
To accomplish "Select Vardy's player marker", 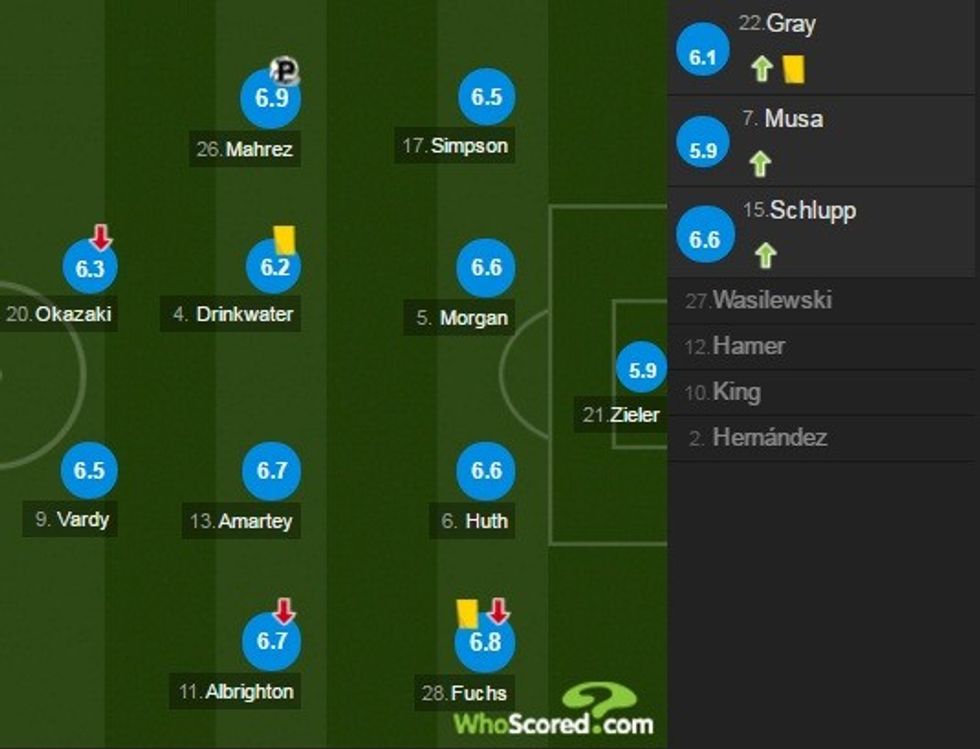I will coord(89,470).
